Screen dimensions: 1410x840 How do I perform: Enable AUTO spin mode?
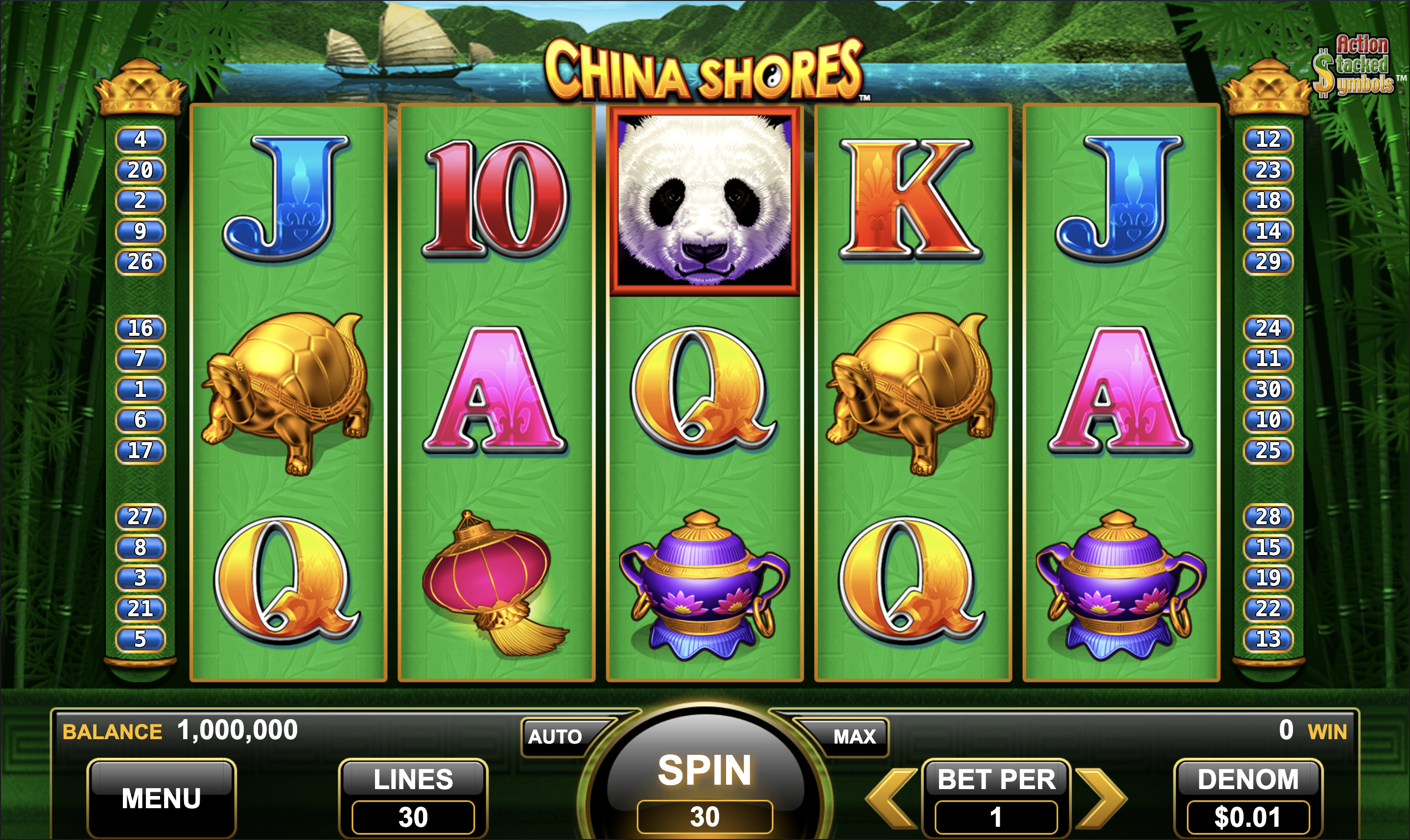coord(555,736)
